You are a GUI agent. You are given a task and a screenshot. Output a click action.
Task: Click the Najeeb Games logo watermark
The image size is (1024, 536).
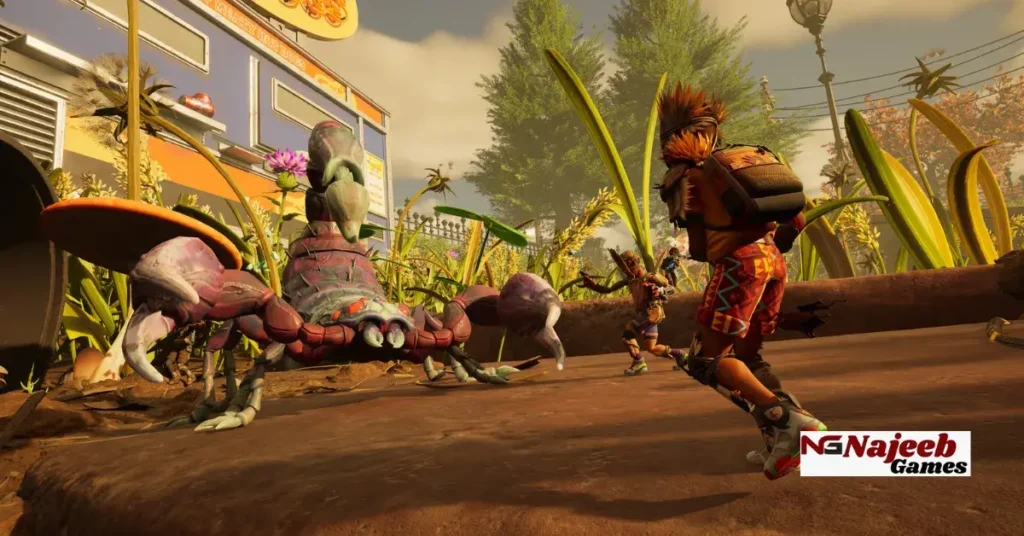pos(885,453)
